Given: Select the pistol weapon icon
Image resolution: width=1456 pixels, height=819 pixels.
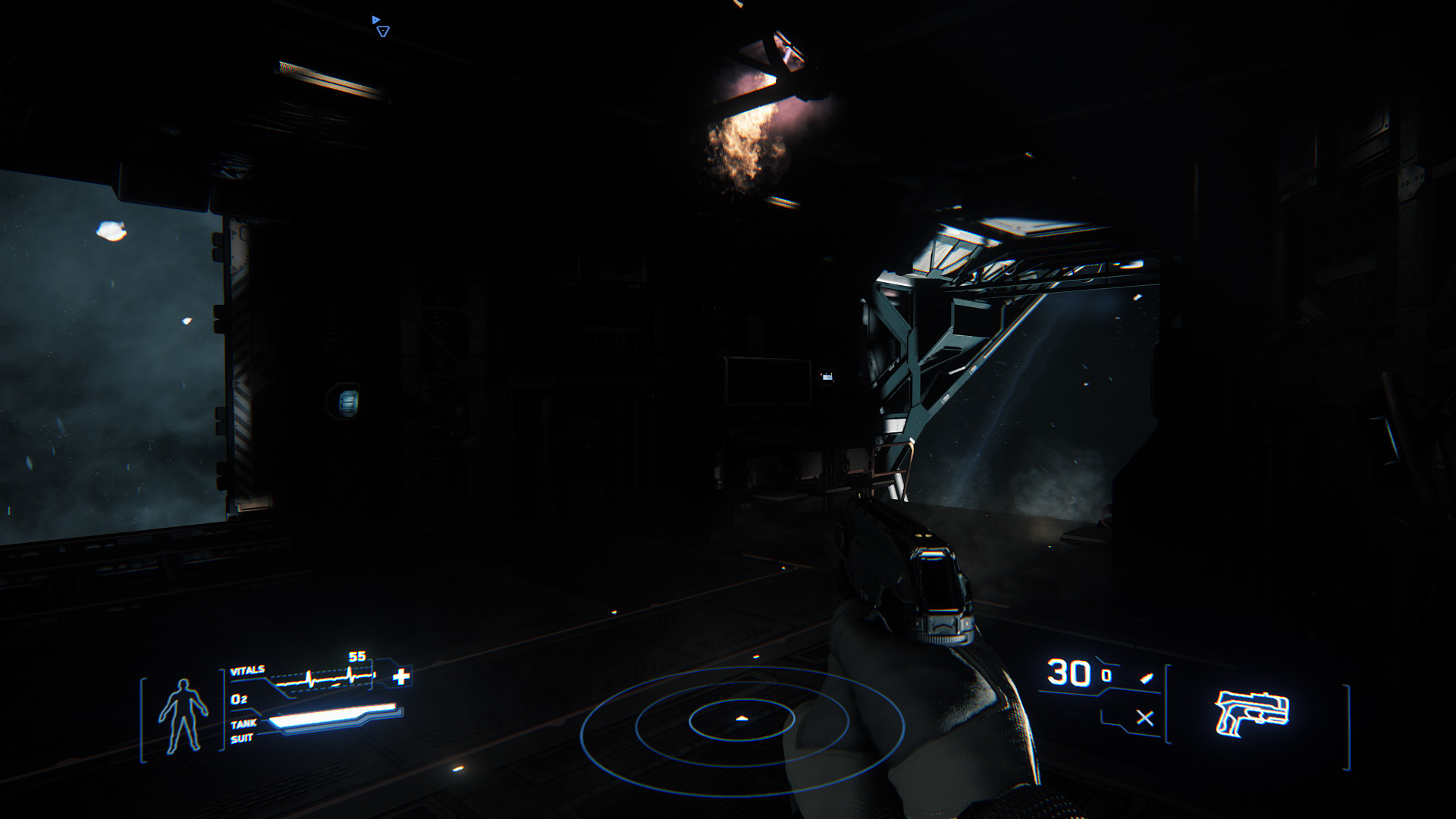Looking at the screenshot, I should [x=1251, y=713].
